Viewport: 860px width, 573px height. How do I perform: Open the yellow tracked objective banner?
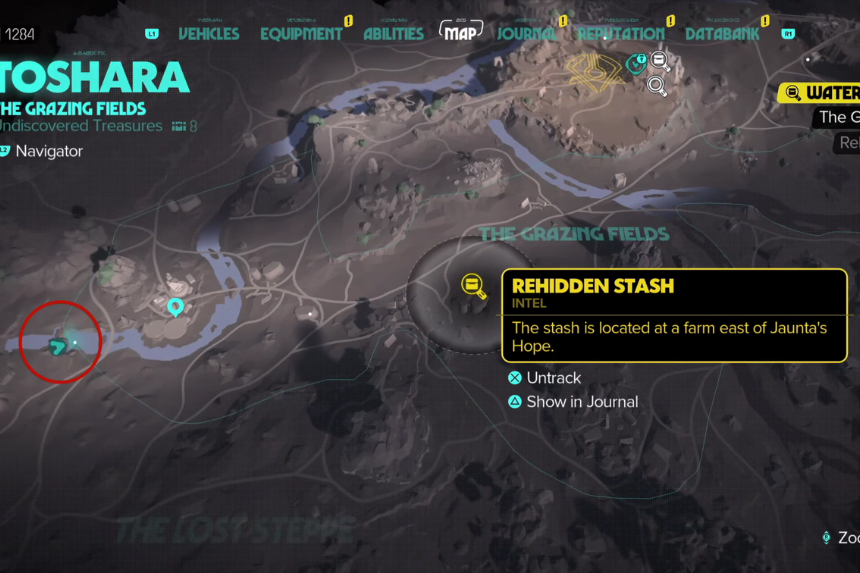820,93
